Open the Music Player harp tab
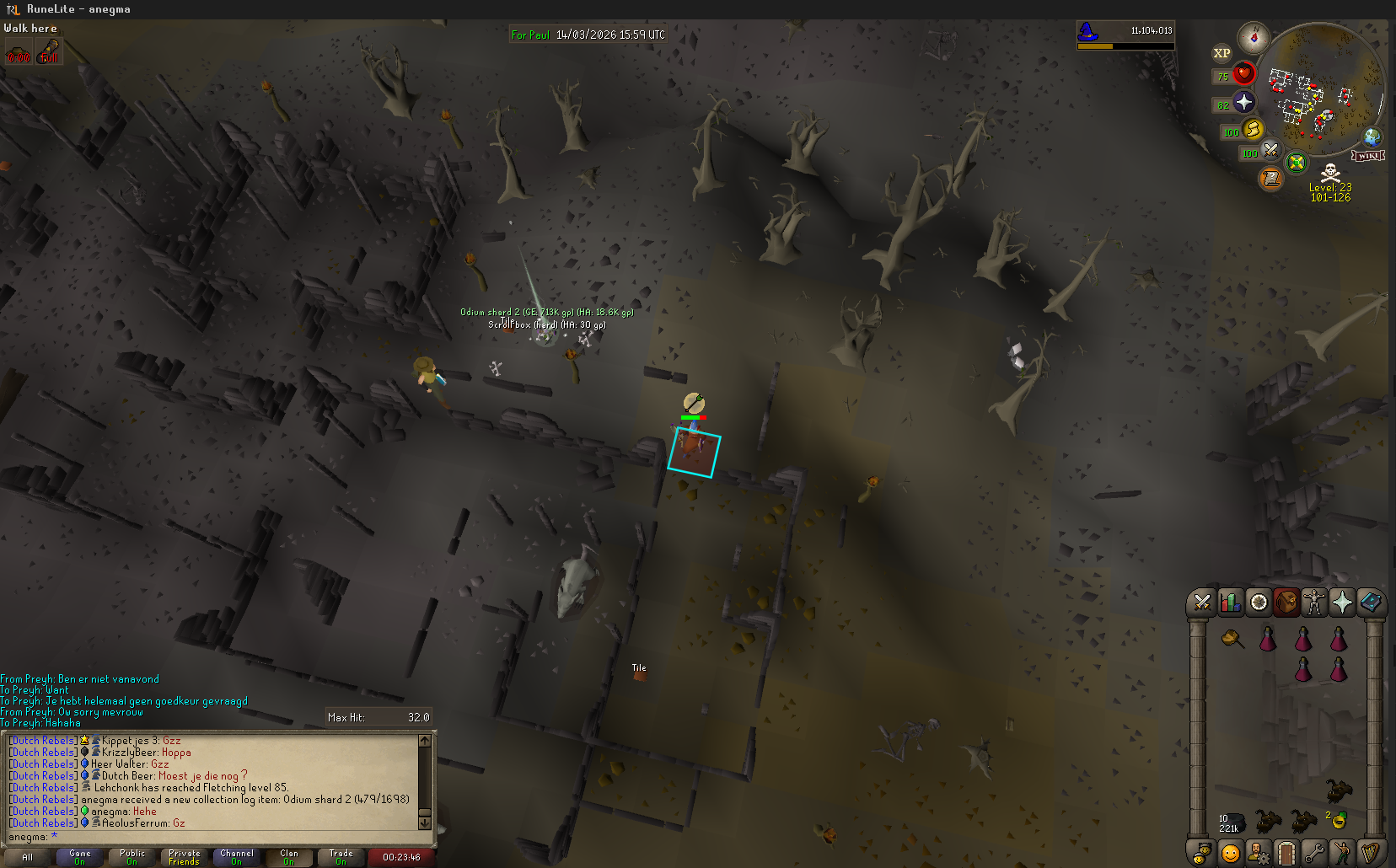Image resolution: width=1396 pixels, height=868 pixels. (x=1370, y=853)
